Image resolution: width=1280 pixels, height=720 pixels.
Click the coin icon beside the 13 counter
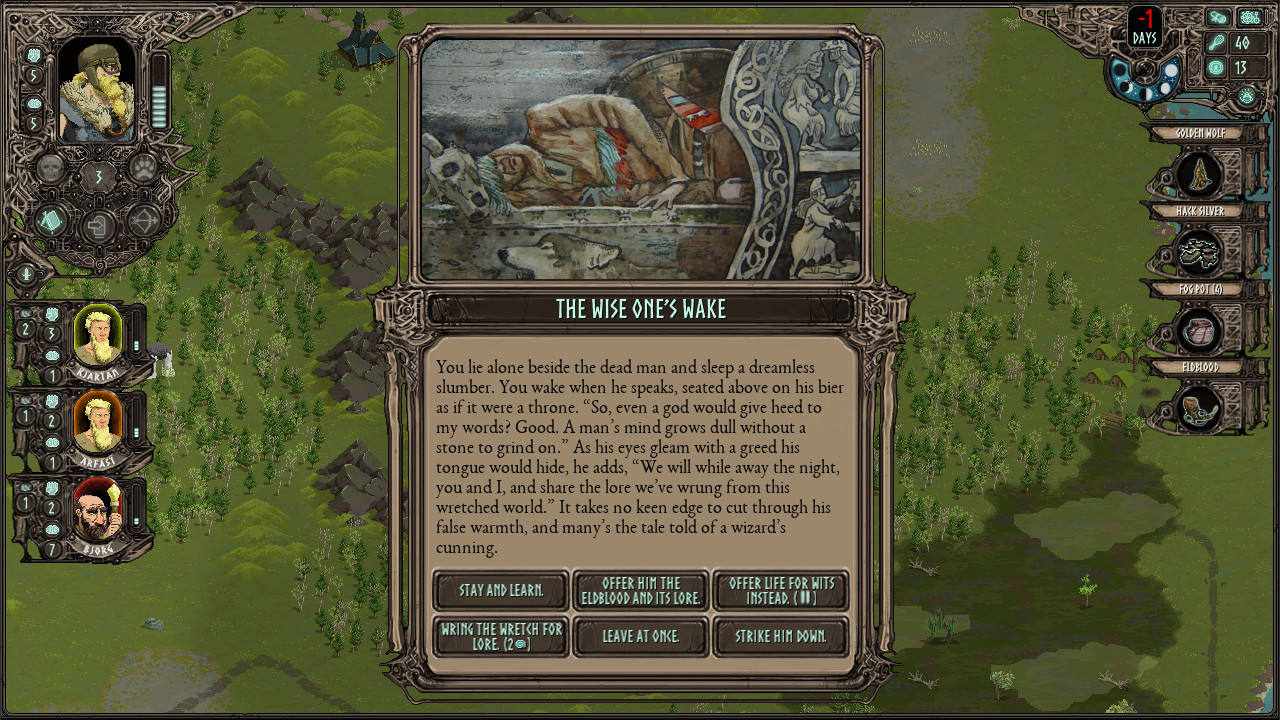tap(1217, 67)
